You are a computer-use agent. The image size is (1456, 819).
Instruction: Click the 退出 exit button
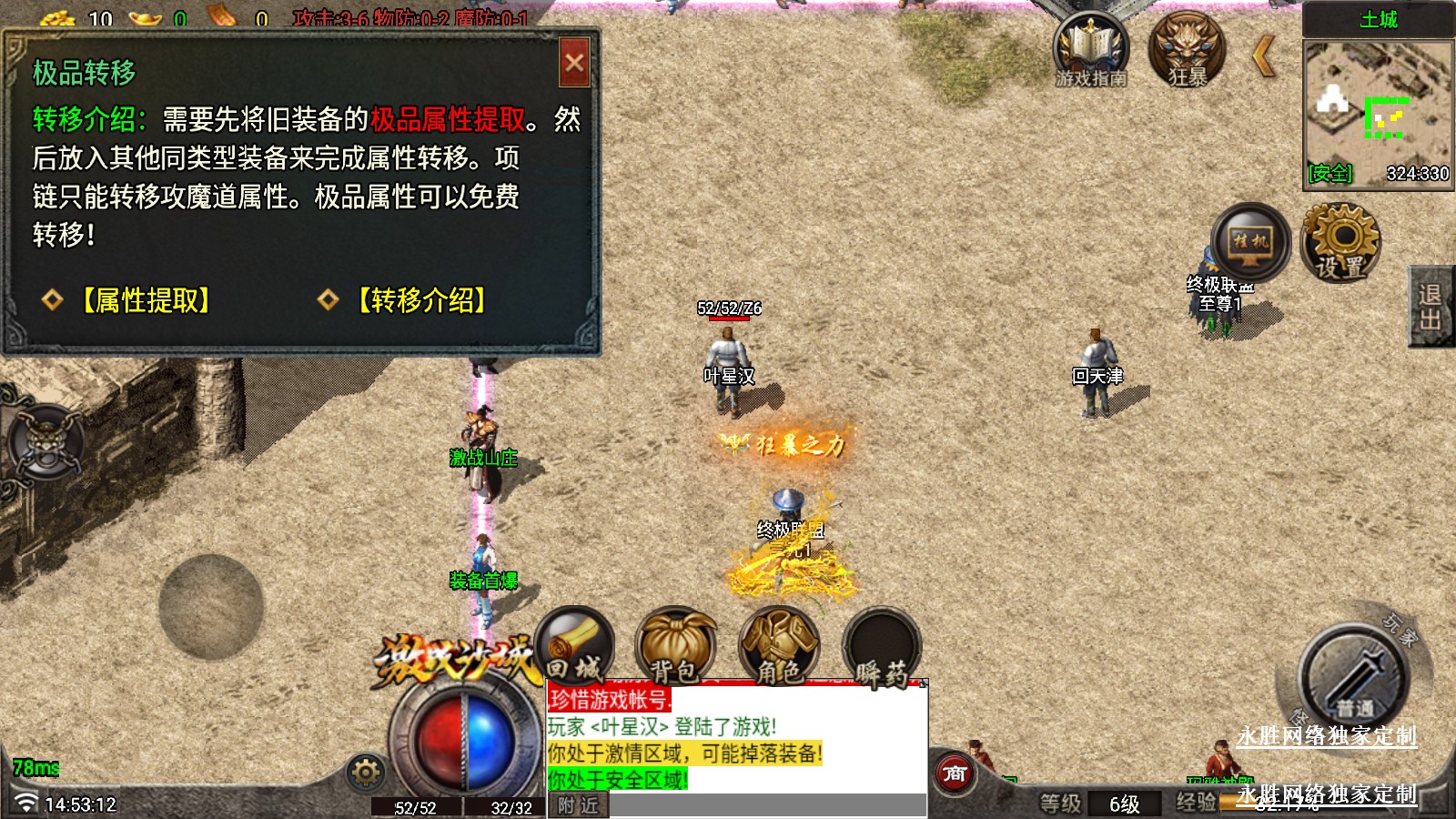[1431, 307]
